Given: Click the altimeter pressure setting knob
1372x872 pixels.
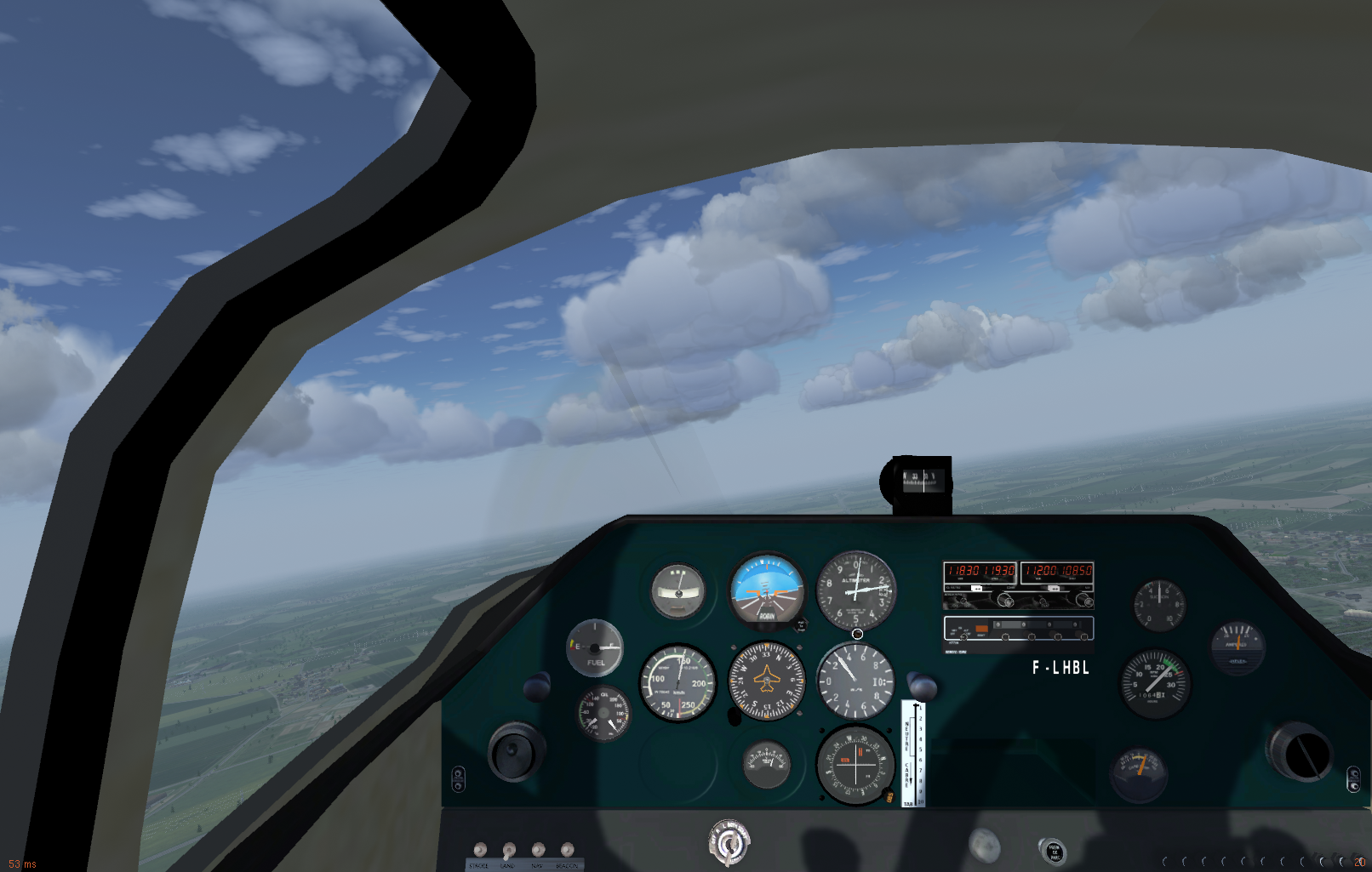Looking at the screenshot, I should tap(857, 634).
